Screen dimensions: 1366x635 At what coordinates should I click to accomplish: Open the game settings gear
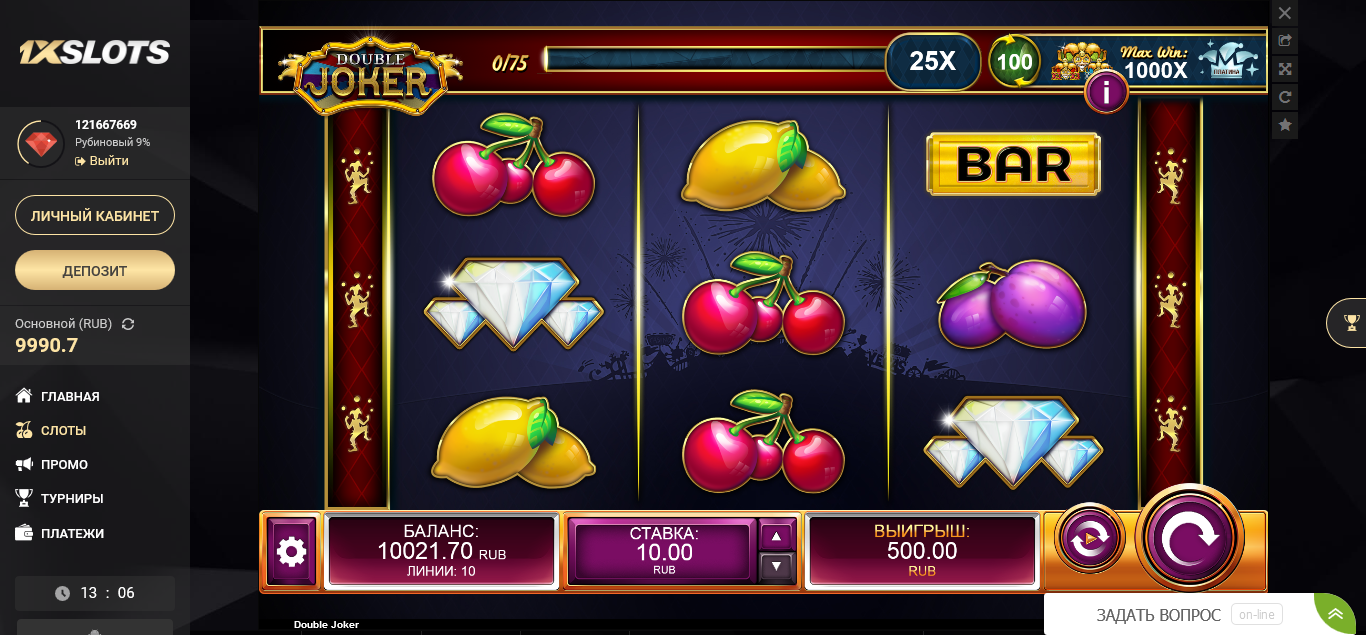291,551
